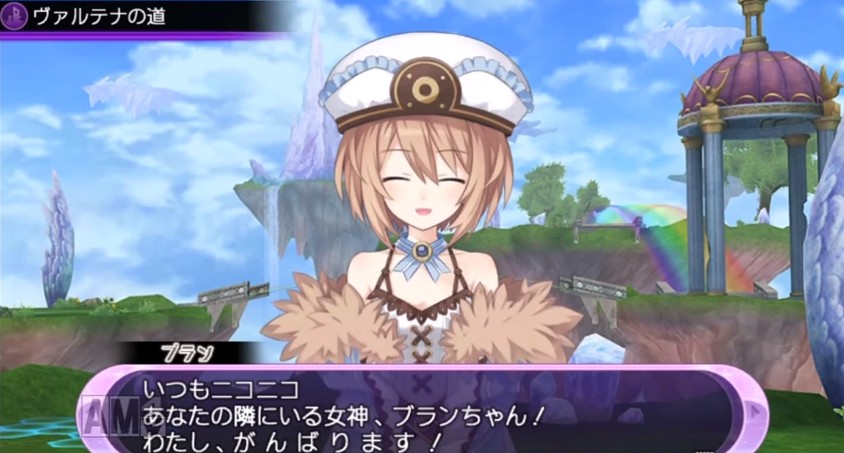Screen dimensions: 844x453
Task: Click Blanc's dialogue text box
Action: [x=420, y=410]
